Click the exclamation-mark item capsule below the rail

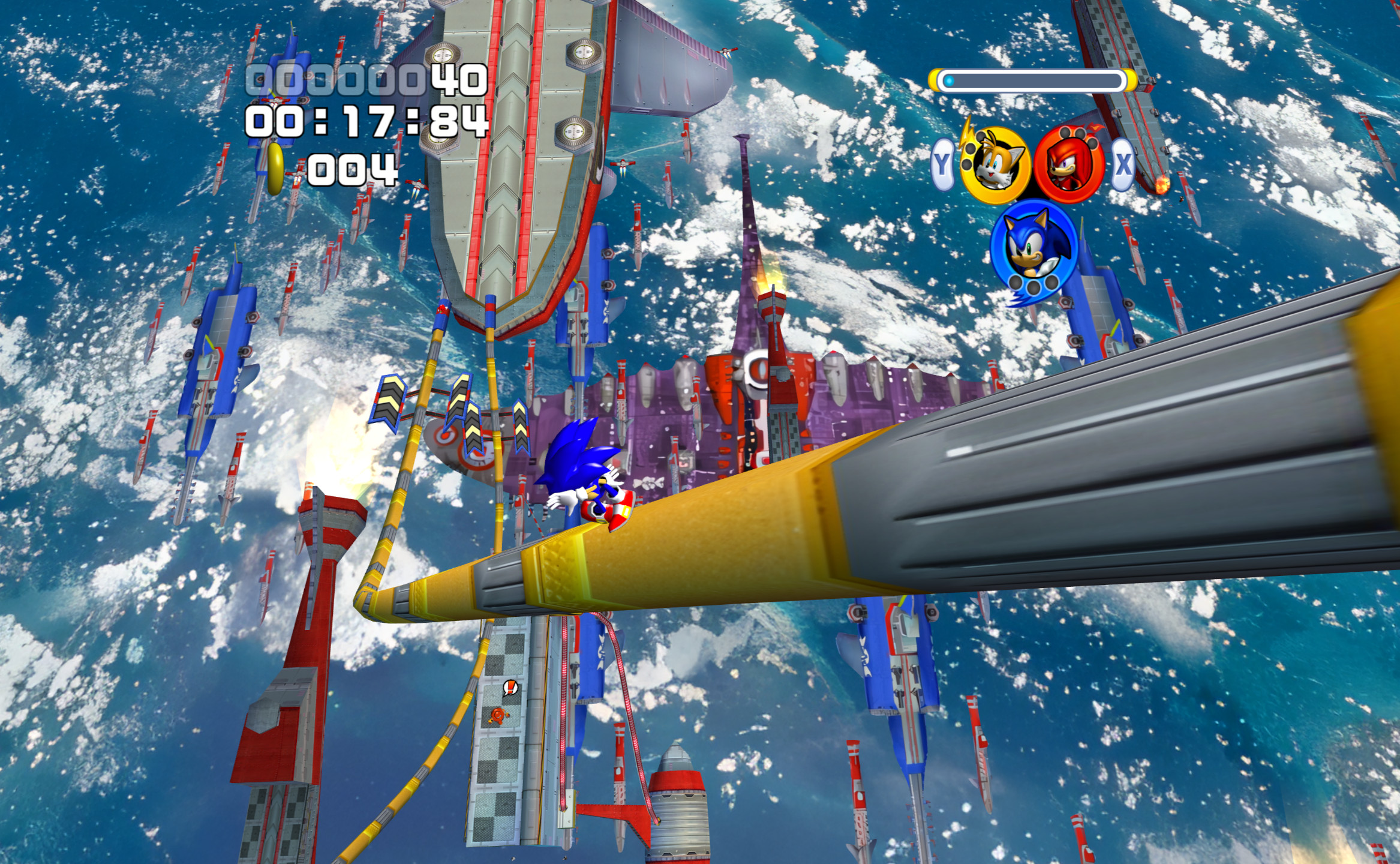coord(510,687)
